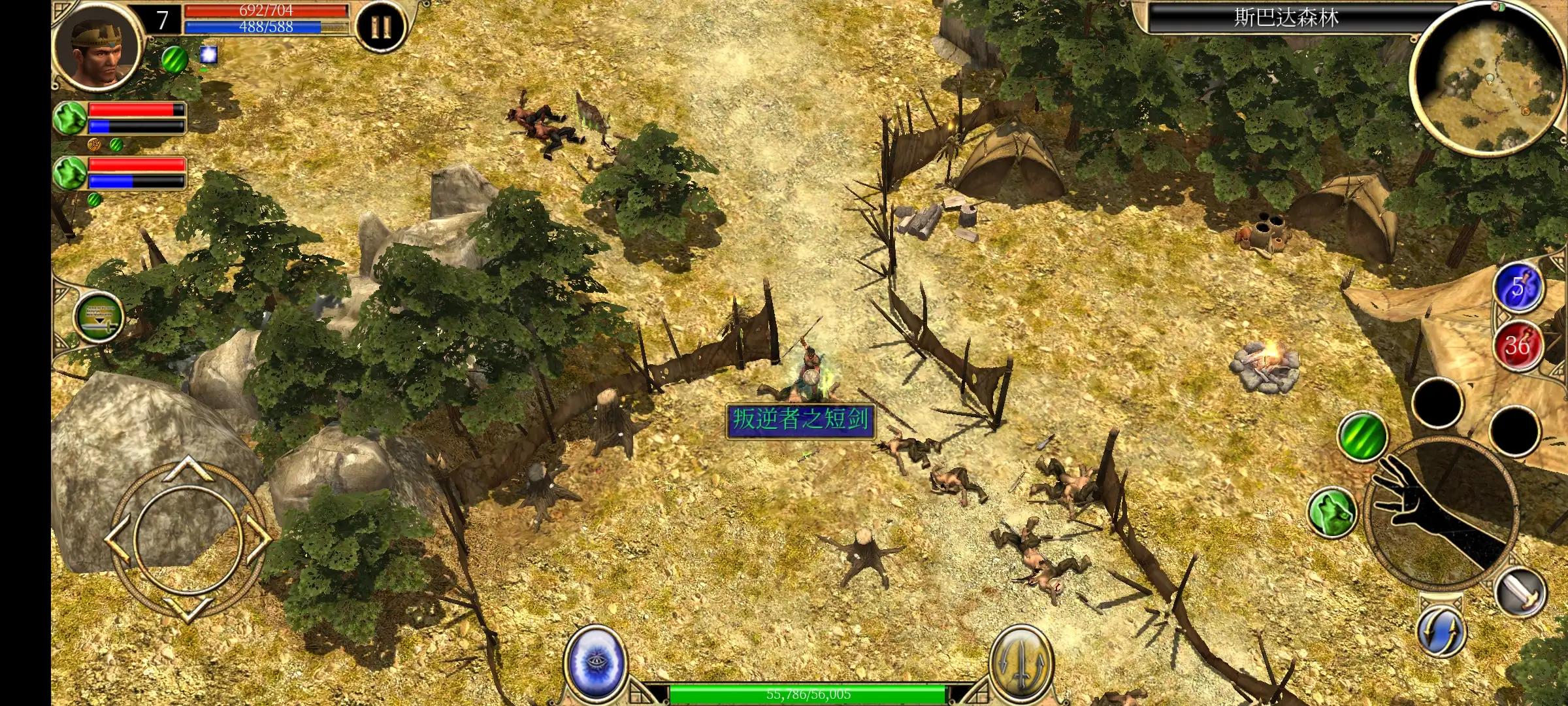This screenshot has height=706, width=1568.
Task: Drink the blue mana potion
Action: (x=1517, y=288)
